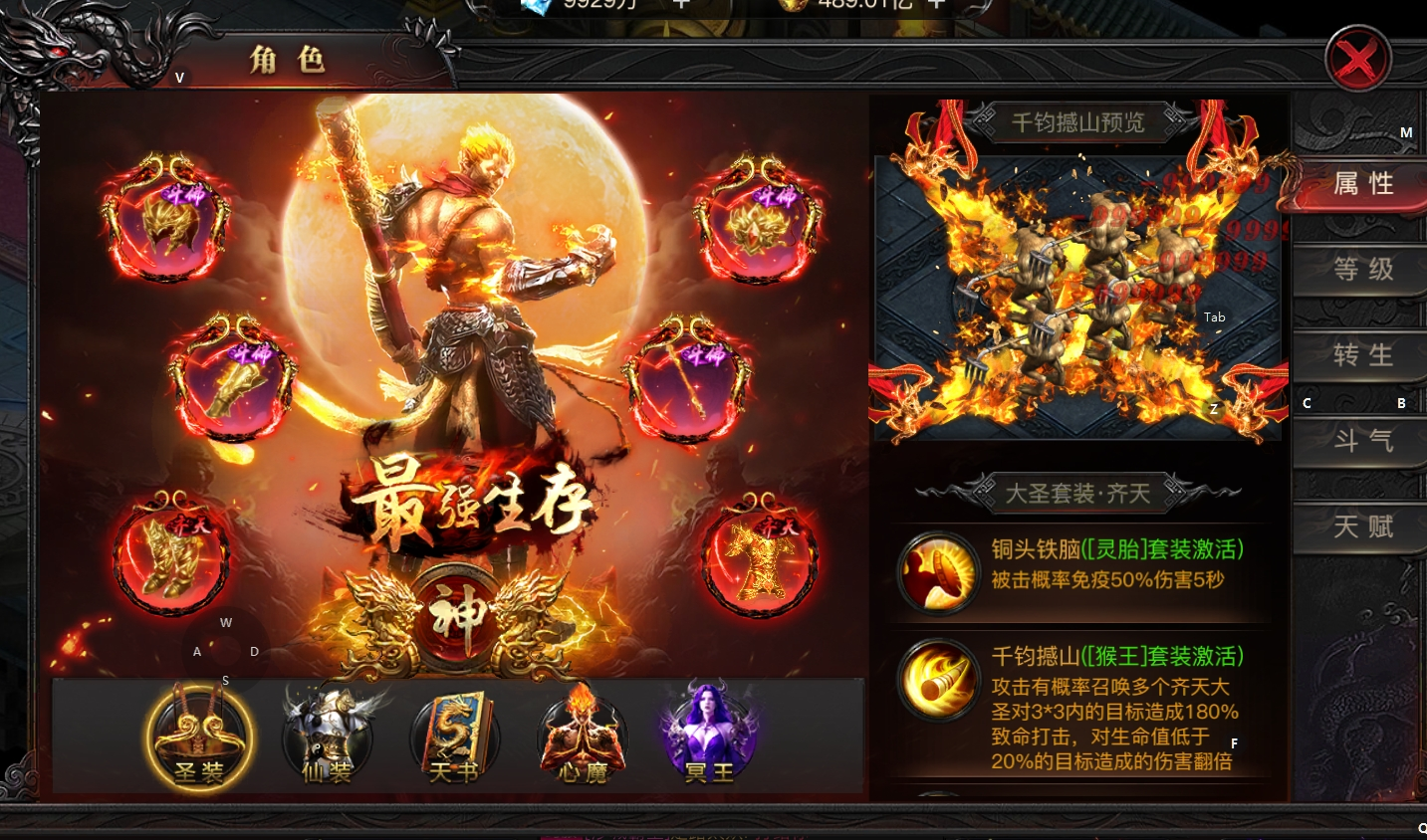This screenshot has height=840, width=1427.
Task: Open the 斗气 panel
Action: click(1360, 441)
